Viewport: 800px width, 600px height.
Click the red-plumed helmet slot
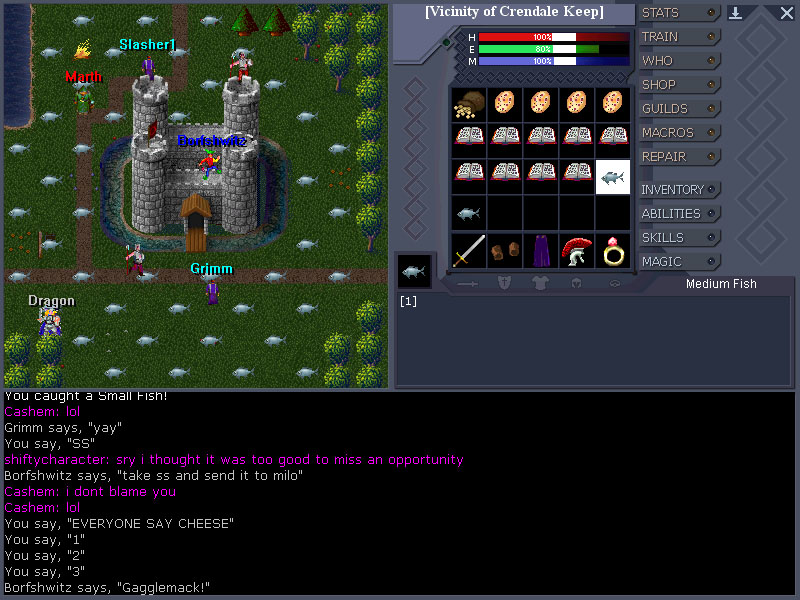click(576, 250)
